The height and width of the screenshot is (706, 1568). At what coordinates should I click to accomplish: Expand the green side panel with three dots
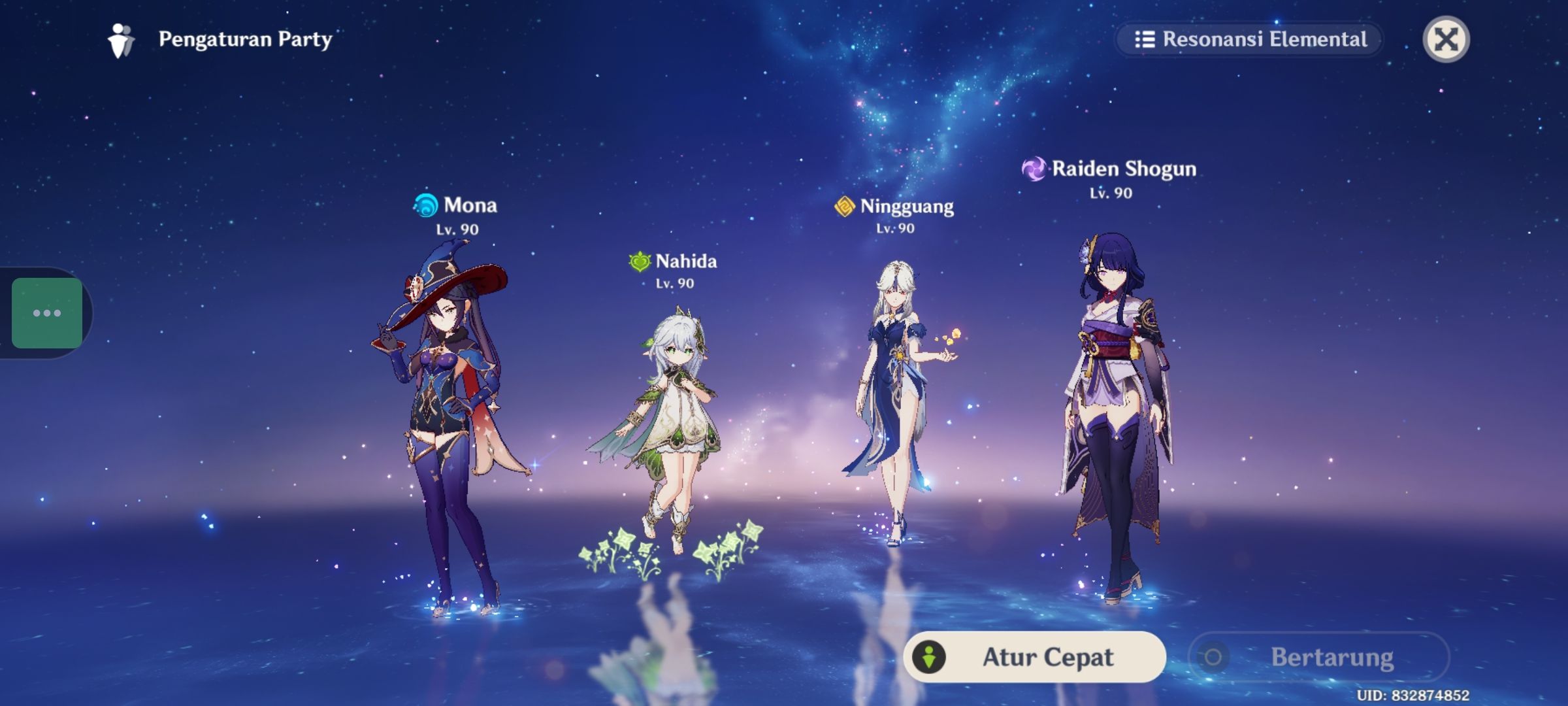pos(46,312)
